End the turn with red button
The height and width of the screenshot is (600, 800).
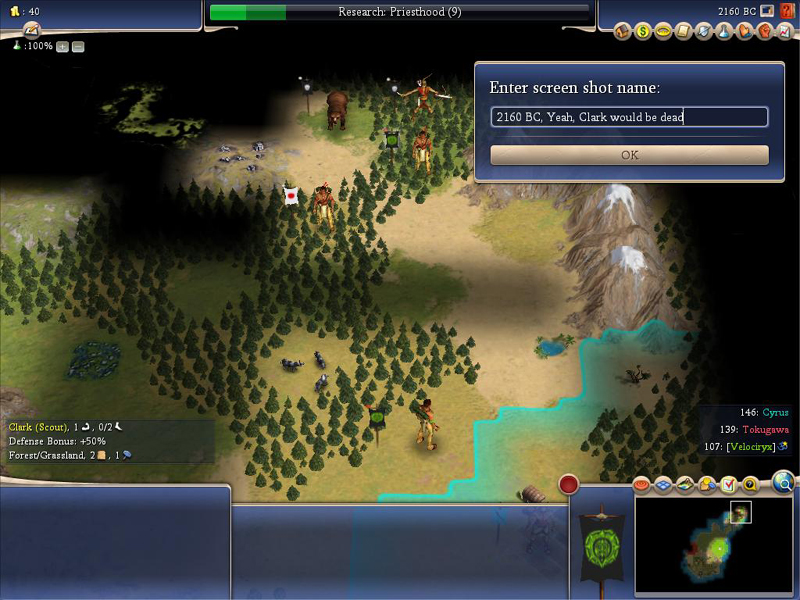pos(569,485)
